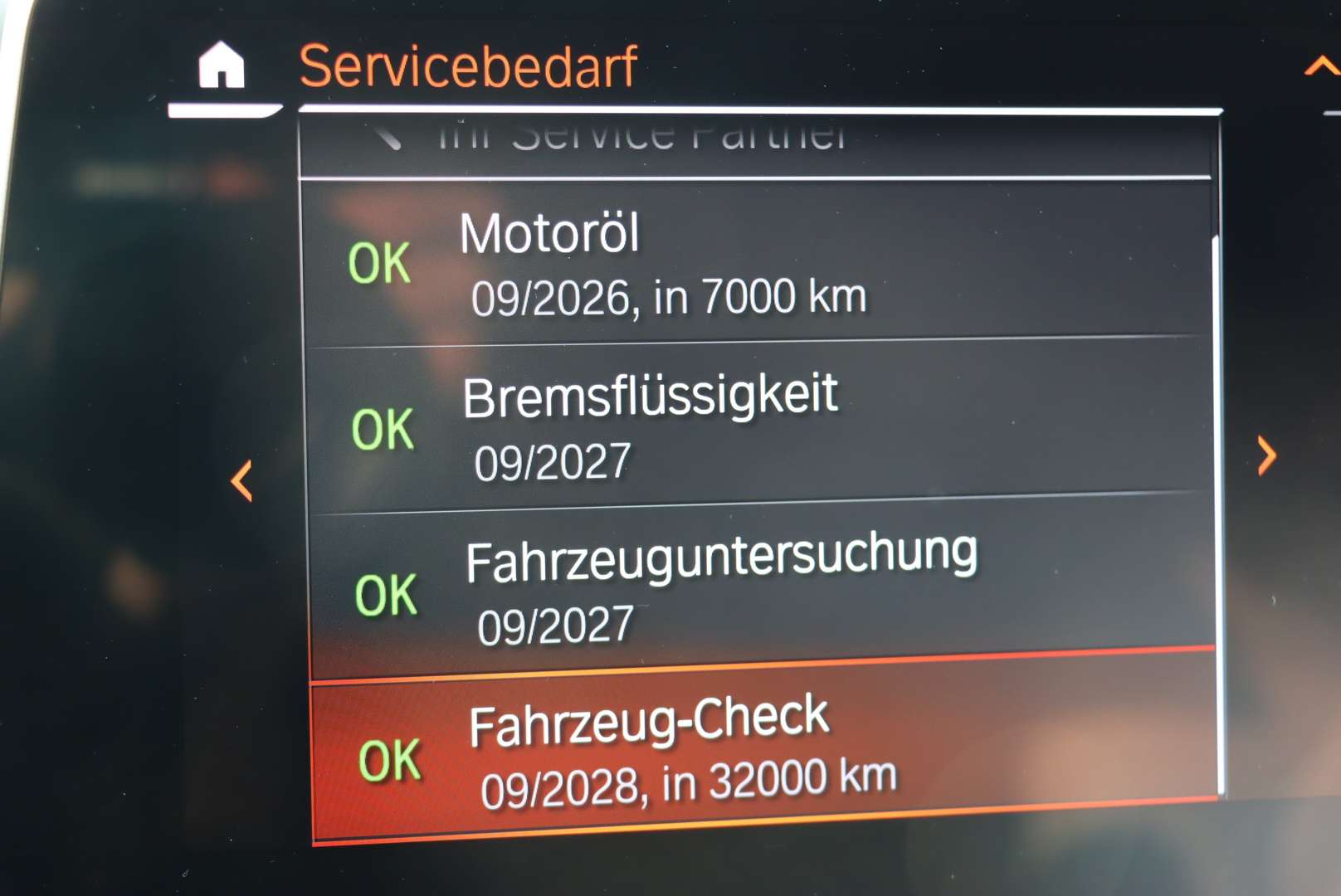Select the Motoröl service entry
1341x896 pixels.
(x=747, y=263)
